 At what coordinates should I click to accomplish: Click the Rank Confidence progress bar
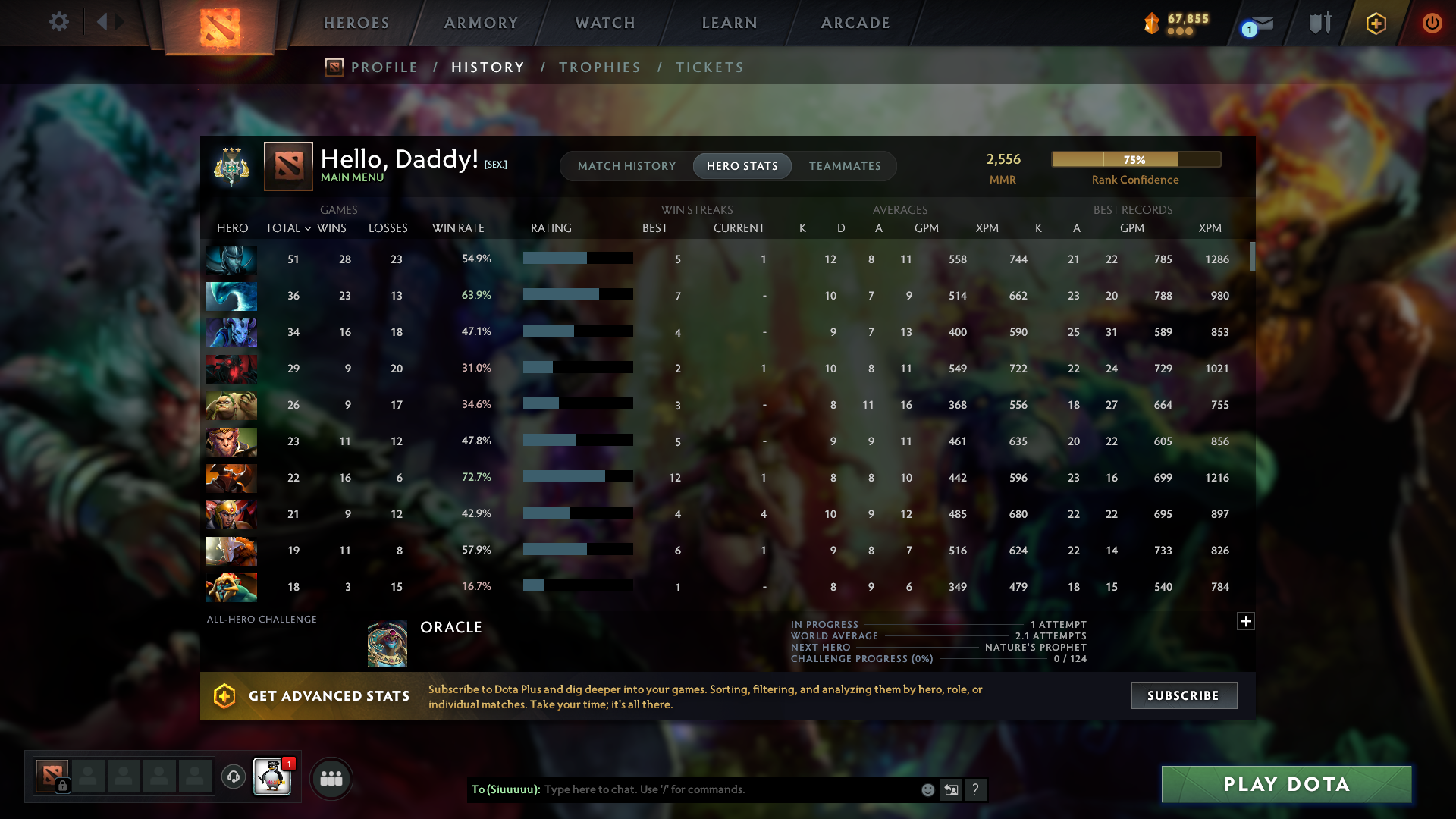[x=1135, y=159]
